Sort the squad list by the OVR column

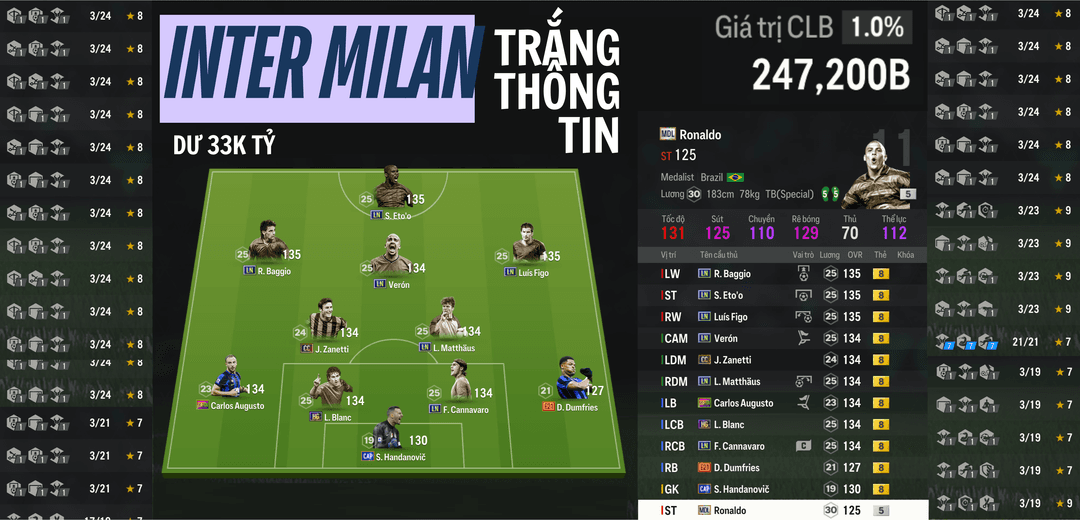[x=852, y=255]
